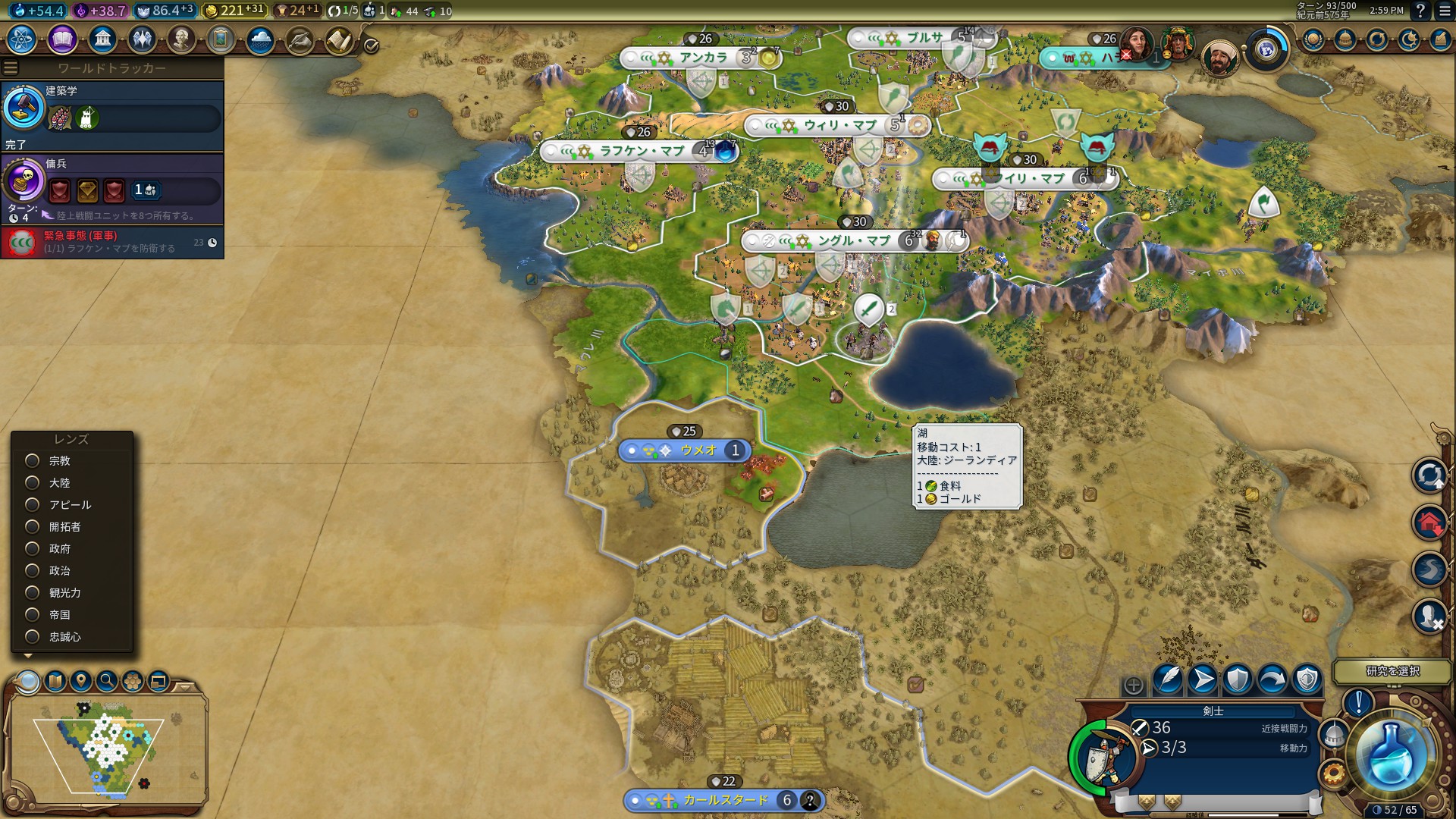Turn on the 開拓者 lens
The image size is (1456, 819).
click(33, 527)
